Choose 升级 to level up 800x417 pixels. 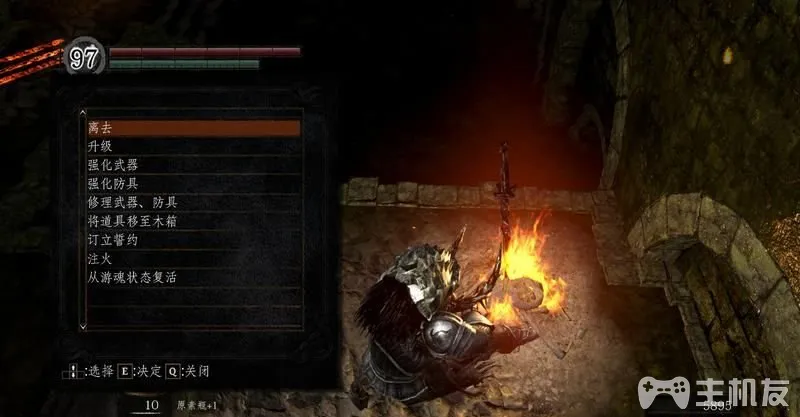(190, 147)
